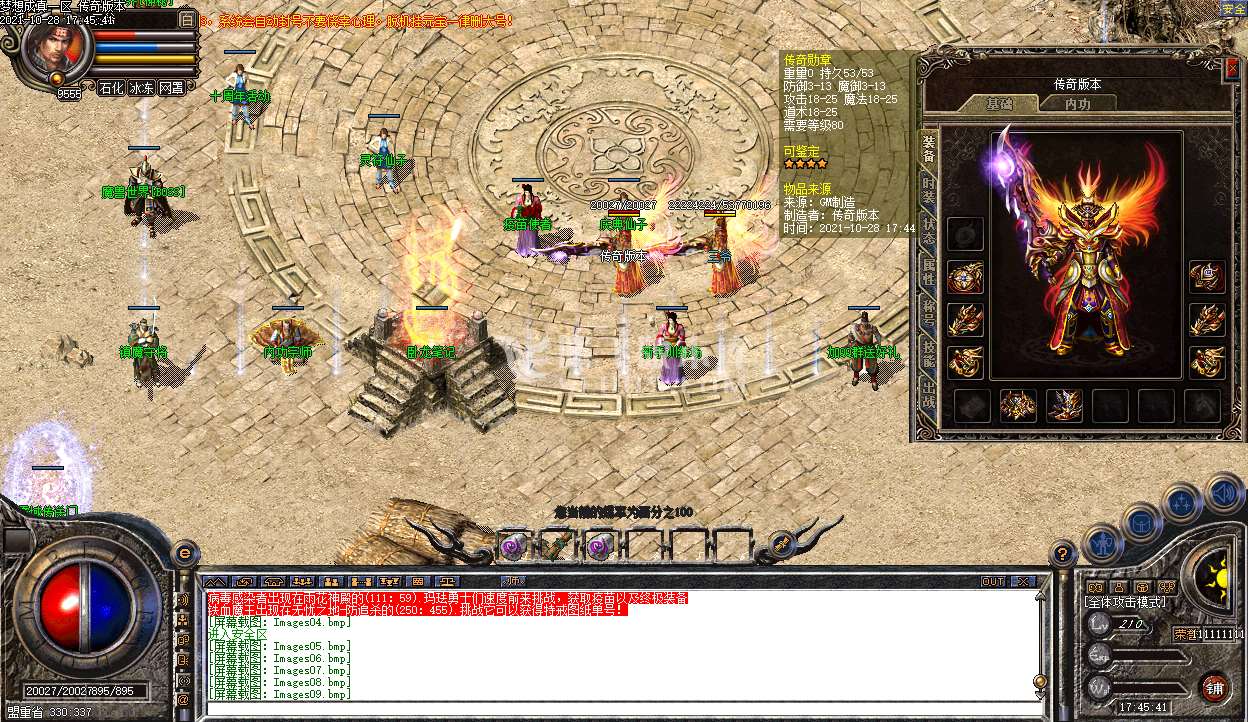Use the green bottle quick-slot item
This screenshot has width=1248, height=722.
pos(555,545)
